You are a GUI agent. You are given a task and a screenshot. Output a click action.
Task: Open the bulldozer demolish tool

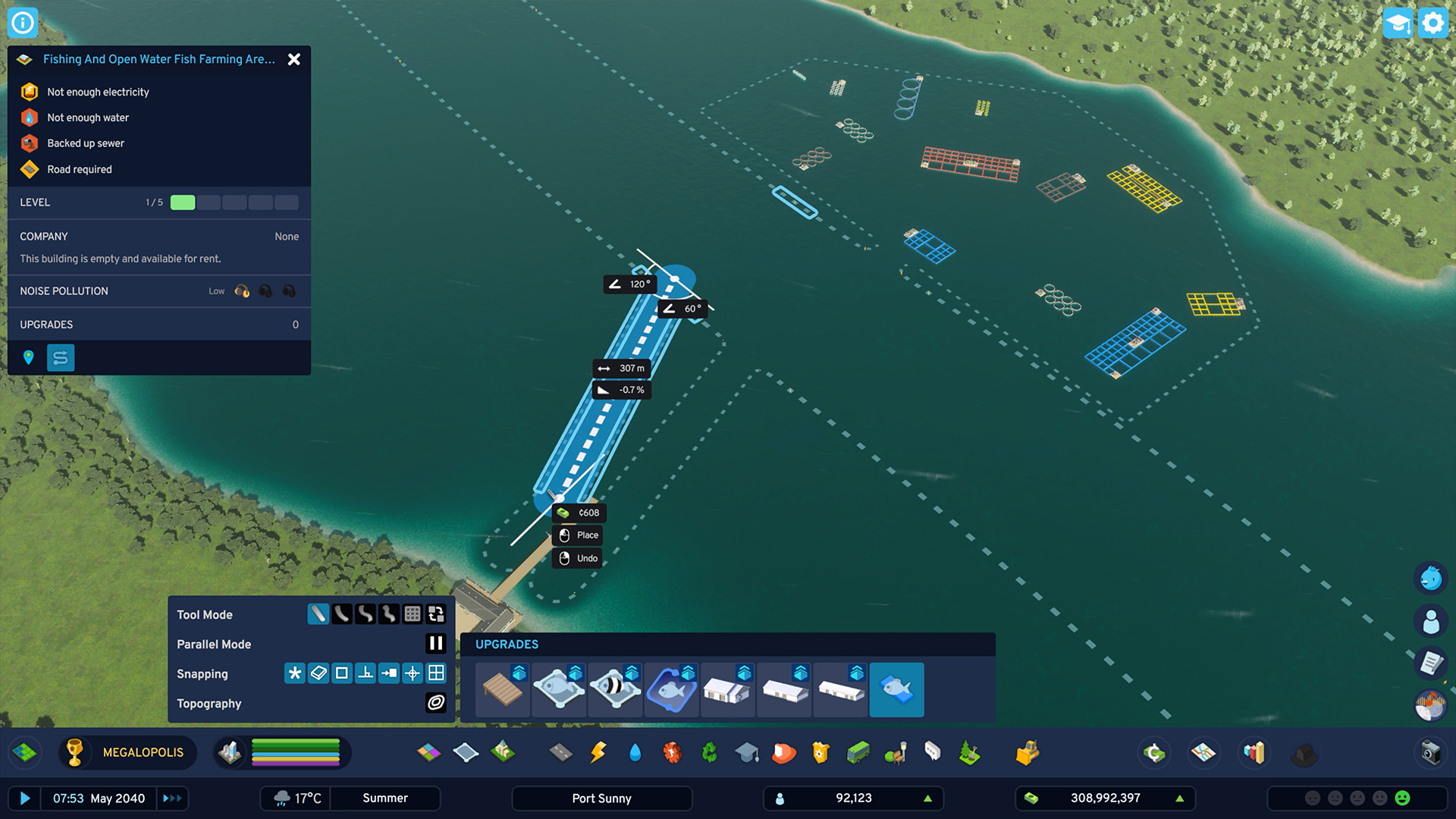click(1027, 752)
